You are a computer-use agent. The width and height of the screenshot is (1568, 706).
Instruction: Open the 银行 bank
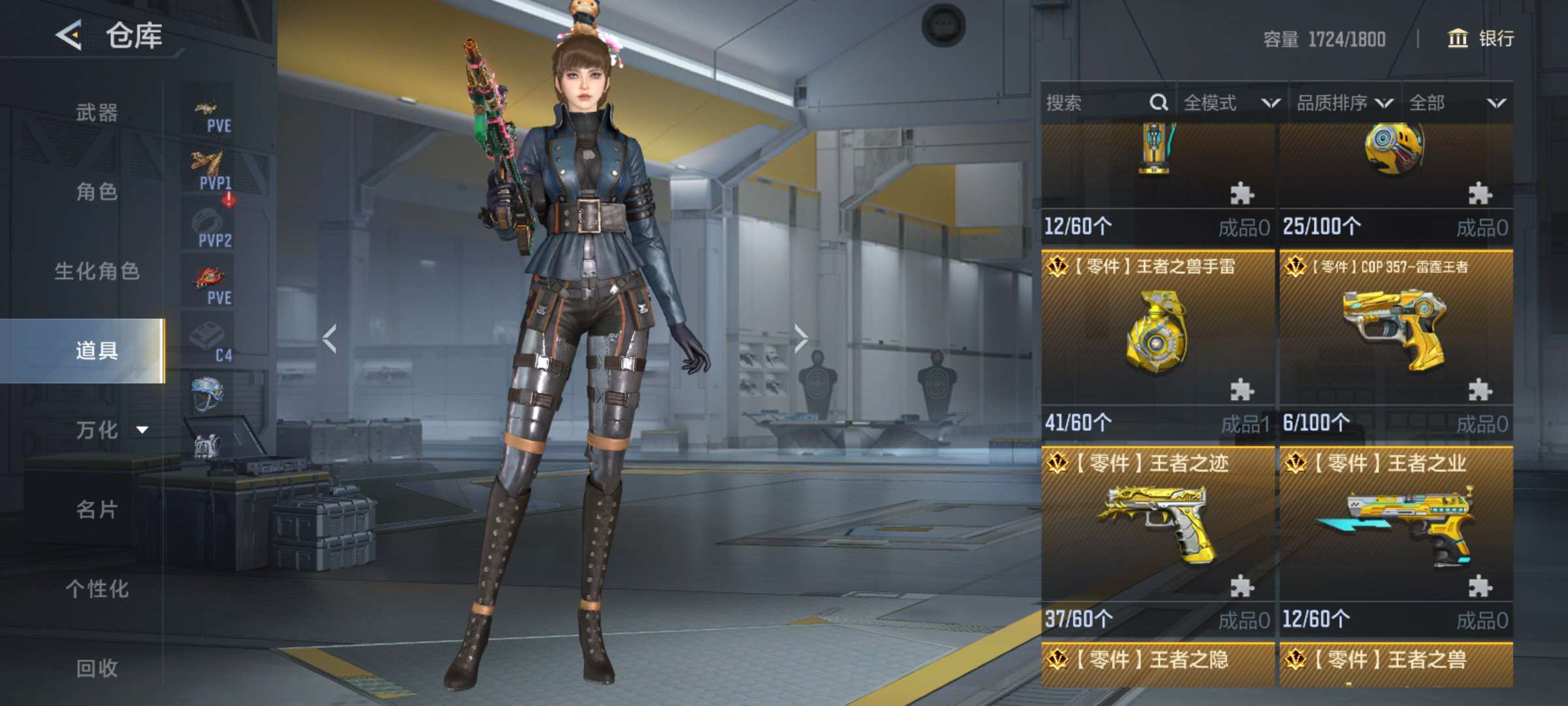coord(1481,39)
